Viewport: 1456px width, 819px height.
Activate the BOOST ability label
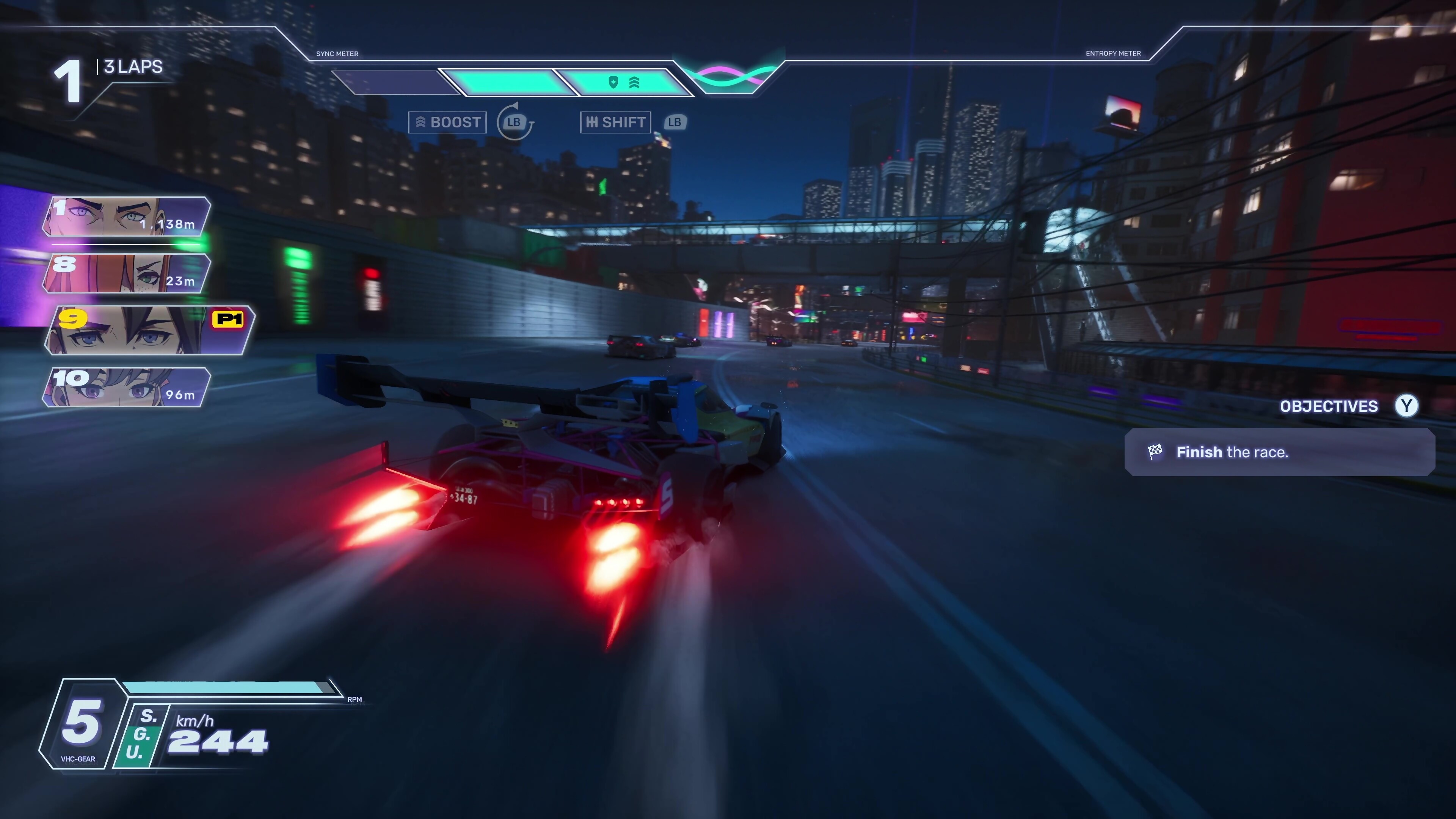[x=447, y=122]
